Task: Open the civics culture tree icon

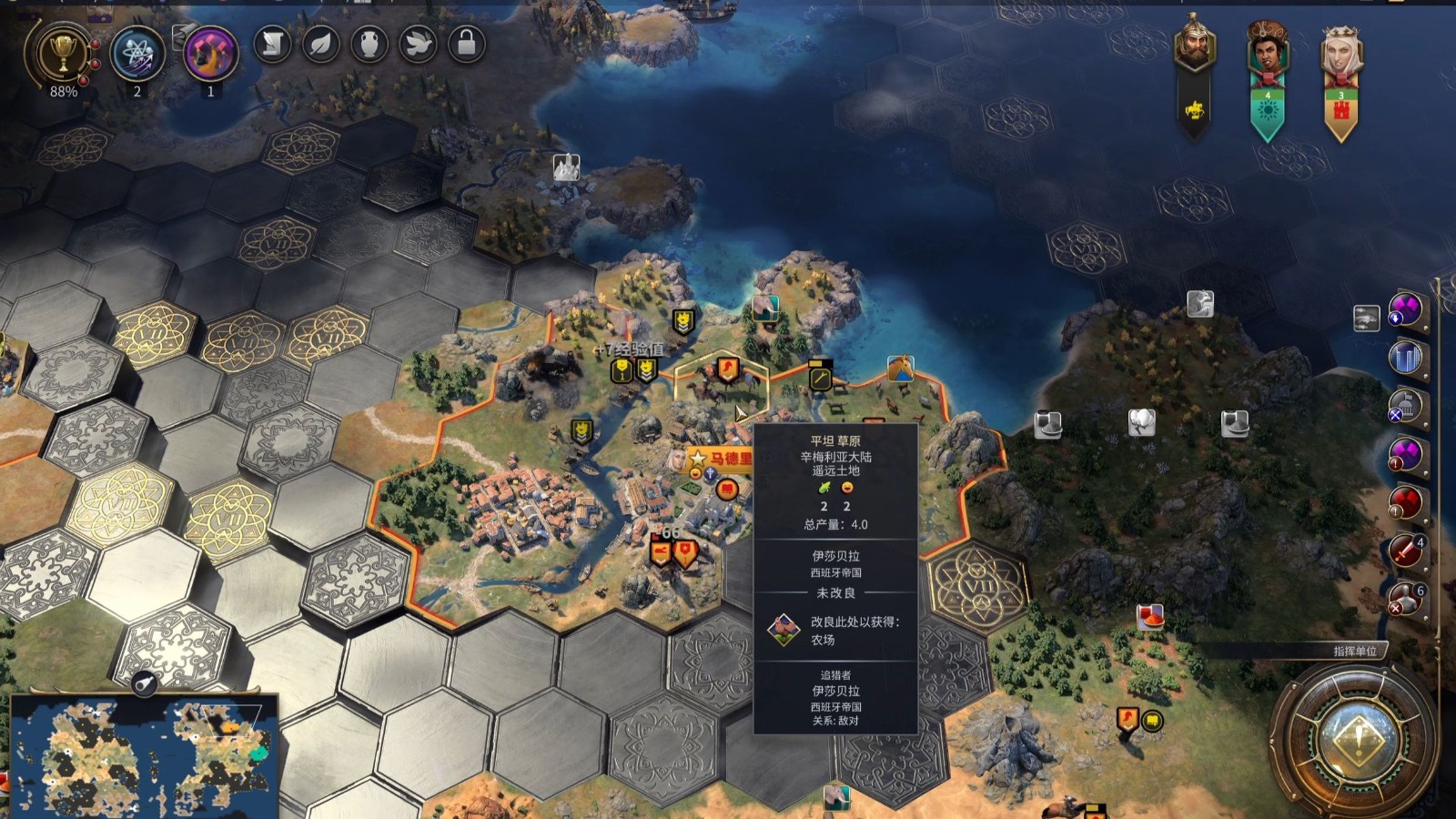Action: 210,53
